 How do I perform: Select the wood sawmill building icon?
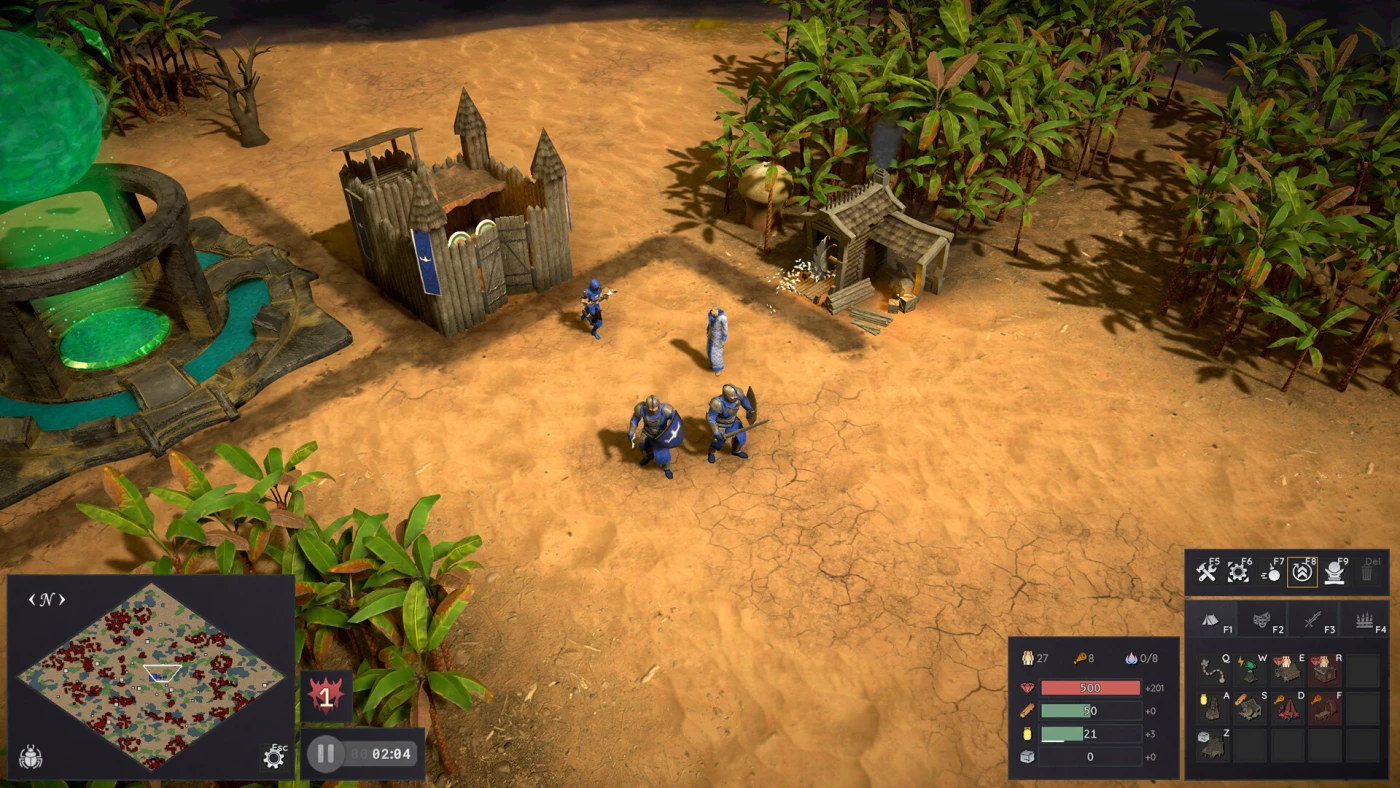point(1250,708)
